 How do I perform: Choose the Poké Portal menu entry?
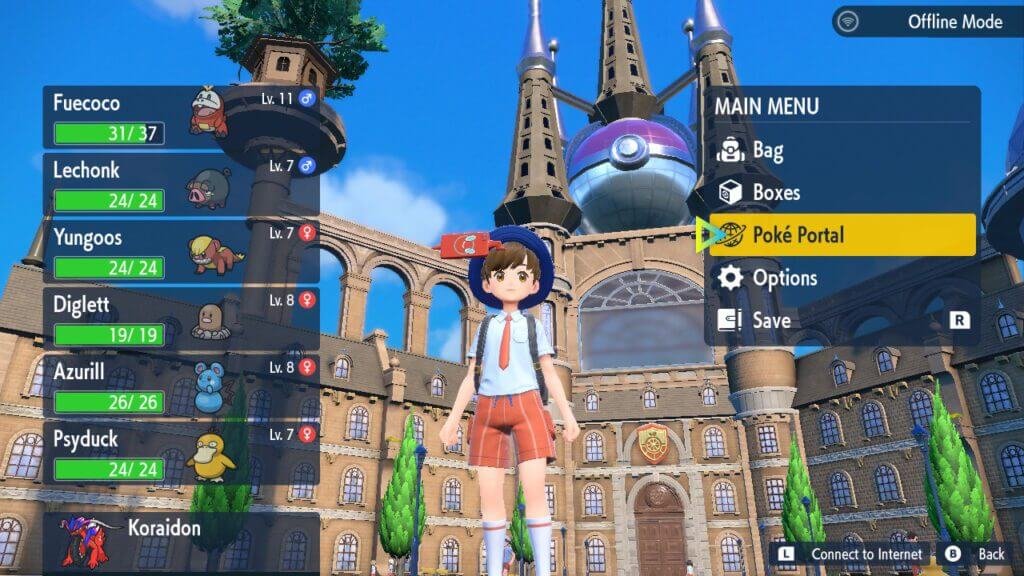[840, 235]
